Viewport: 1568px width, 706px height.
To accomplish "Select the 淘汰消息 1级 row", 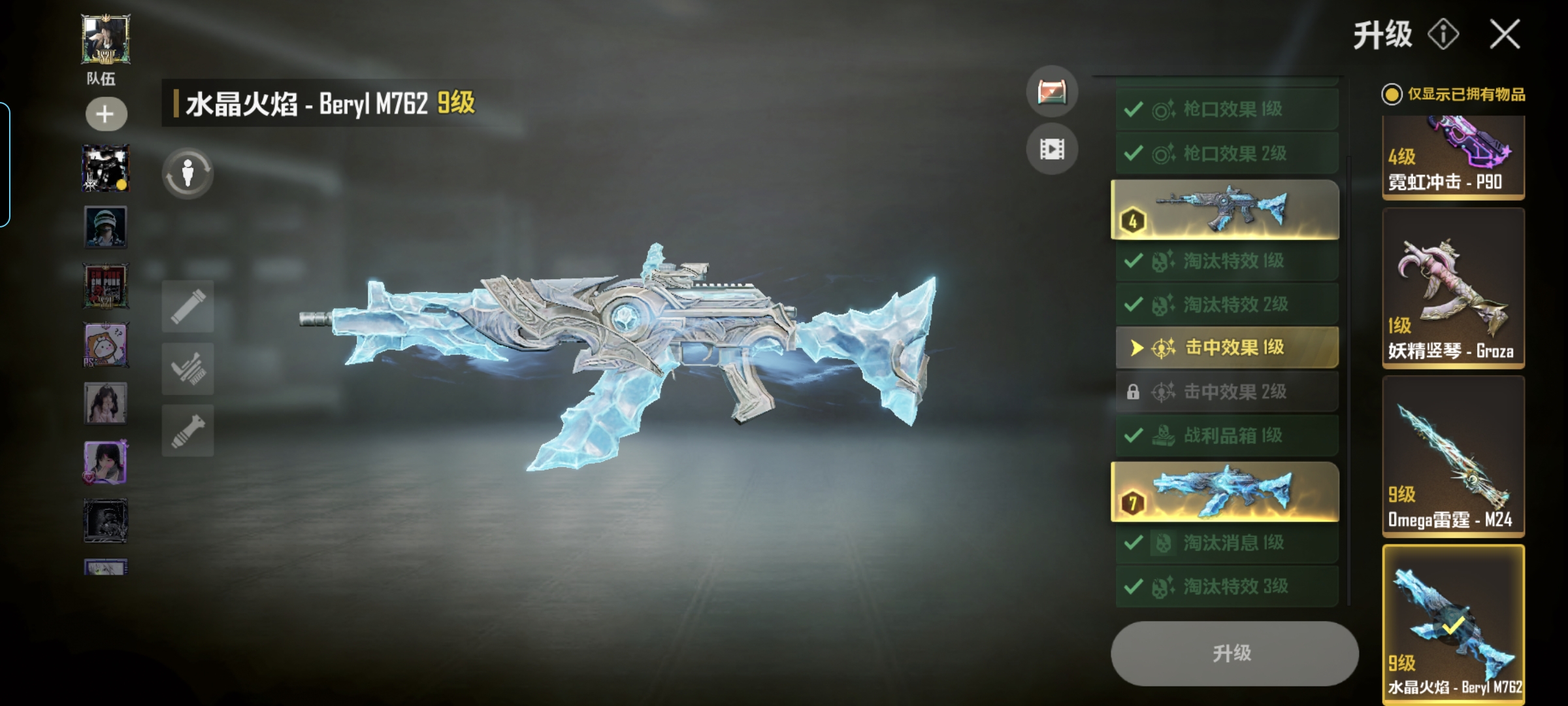I will point(1226,543).
